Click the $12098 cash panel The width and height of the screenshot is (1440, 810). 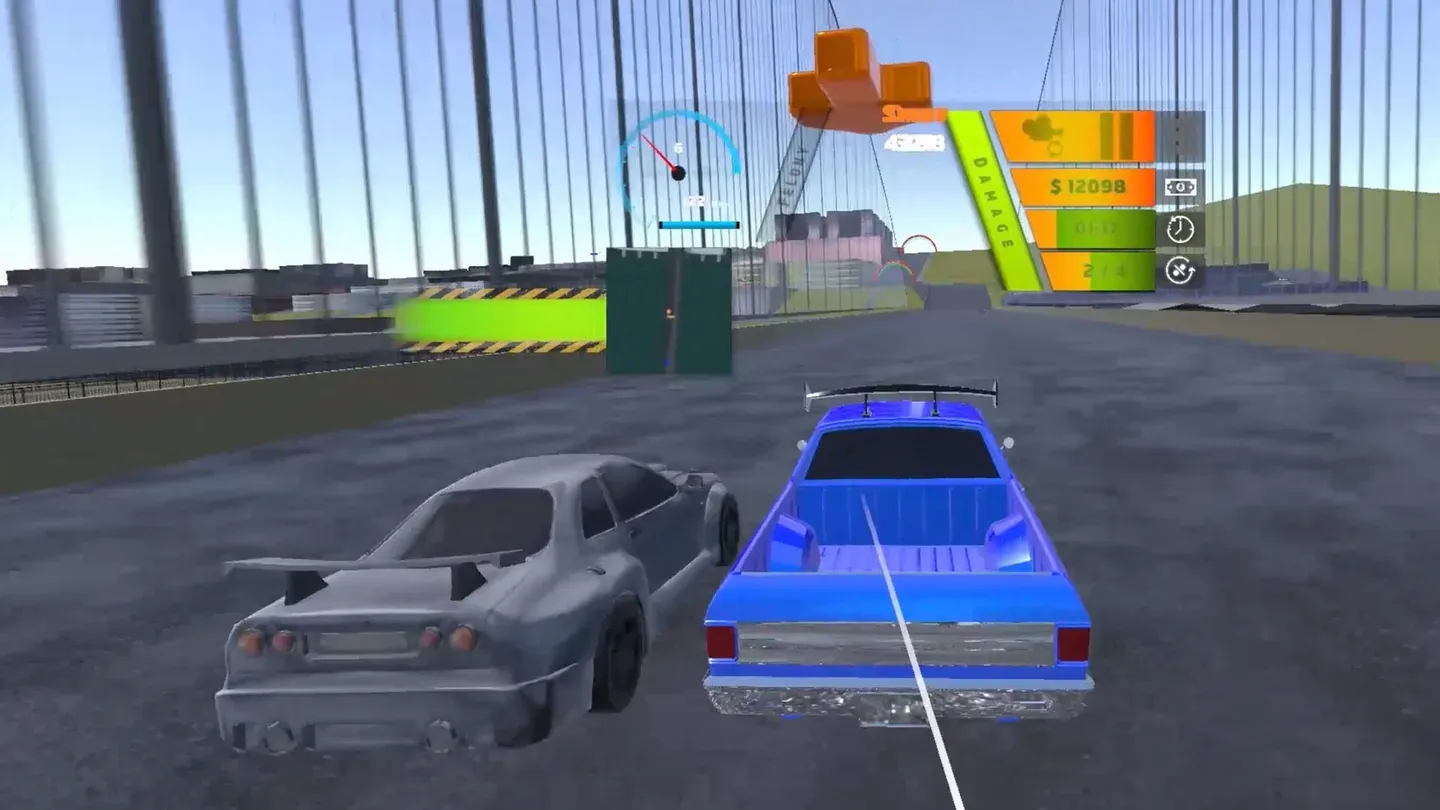(x=1088, y=185)
